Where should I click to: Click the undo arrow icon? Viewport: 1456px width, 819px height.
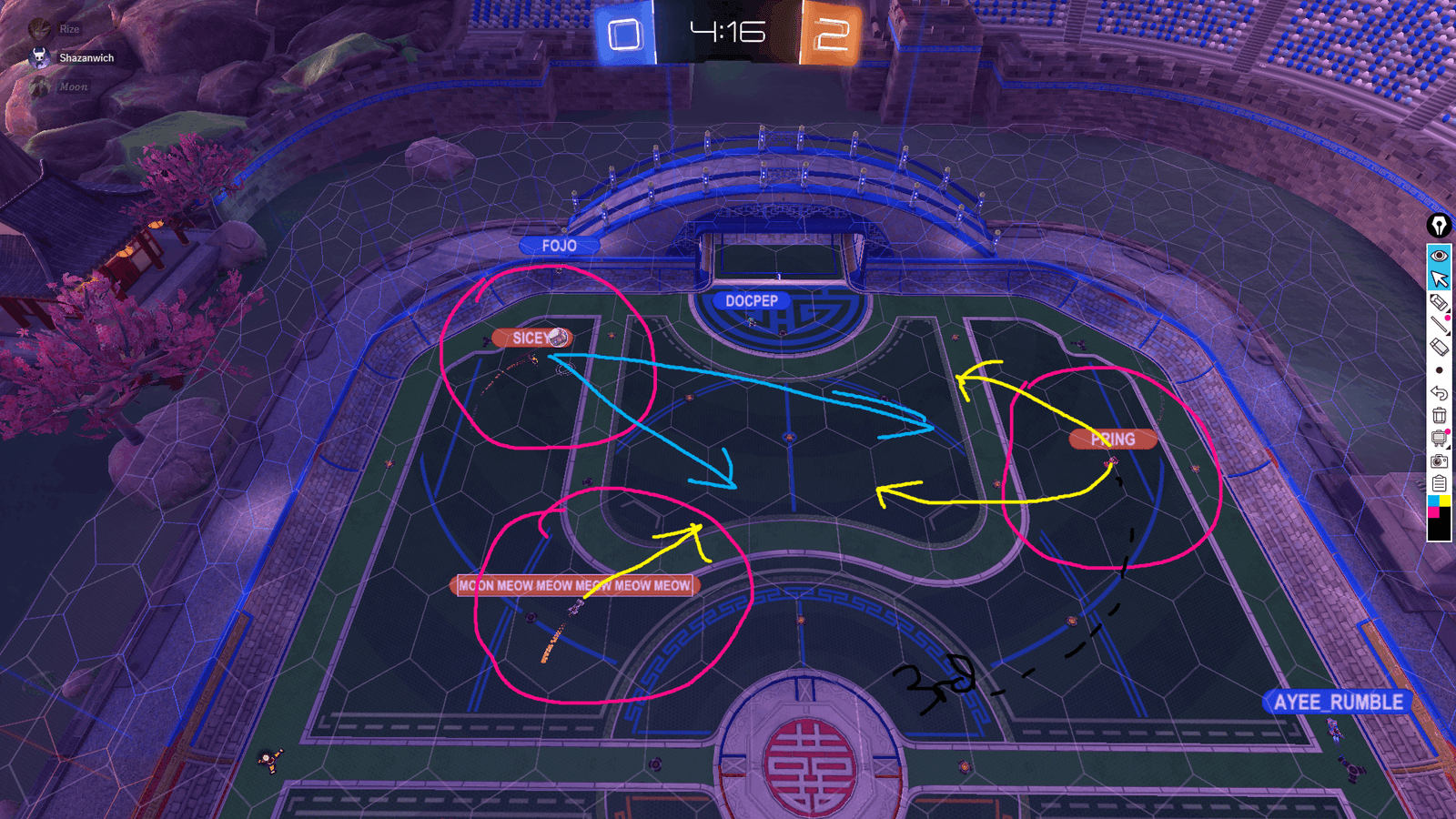[1440, 393]
